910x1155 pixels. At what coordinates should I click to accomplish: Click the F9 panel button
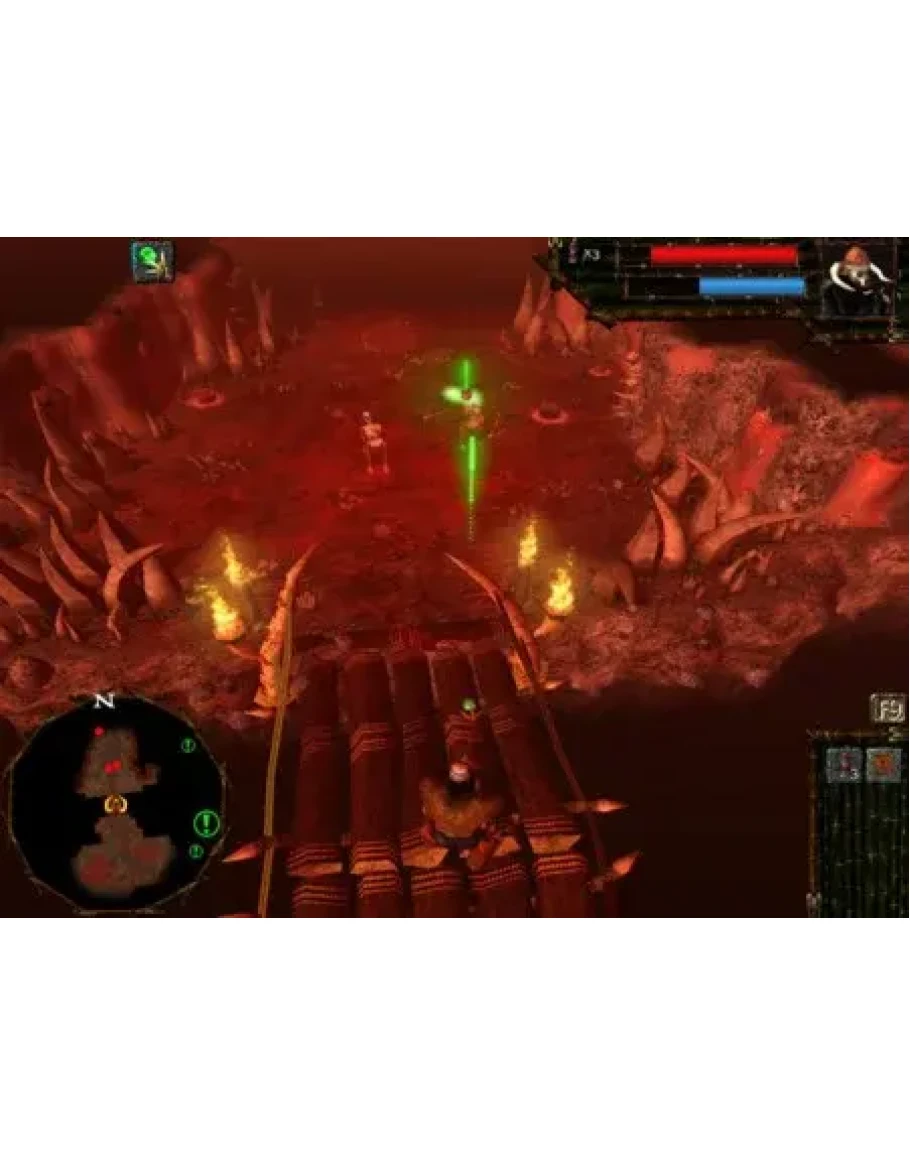pos(887,708)
